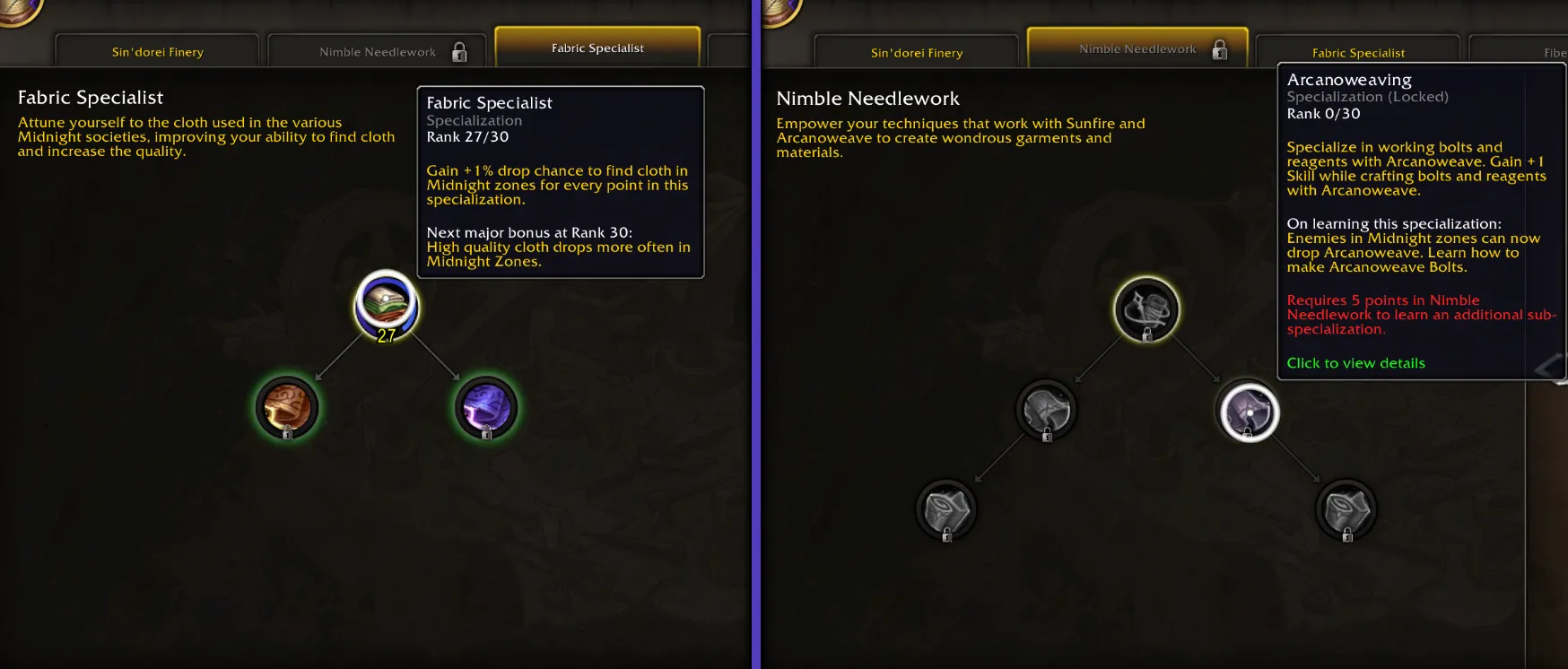Click the glowing Arcanoweaving orb node

(x=1247, y=411)
